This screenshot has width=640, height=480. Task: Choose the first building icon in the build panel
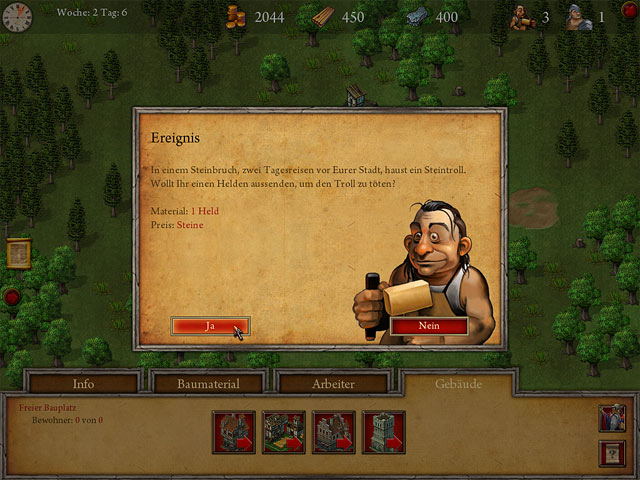[x=233, y=432]
